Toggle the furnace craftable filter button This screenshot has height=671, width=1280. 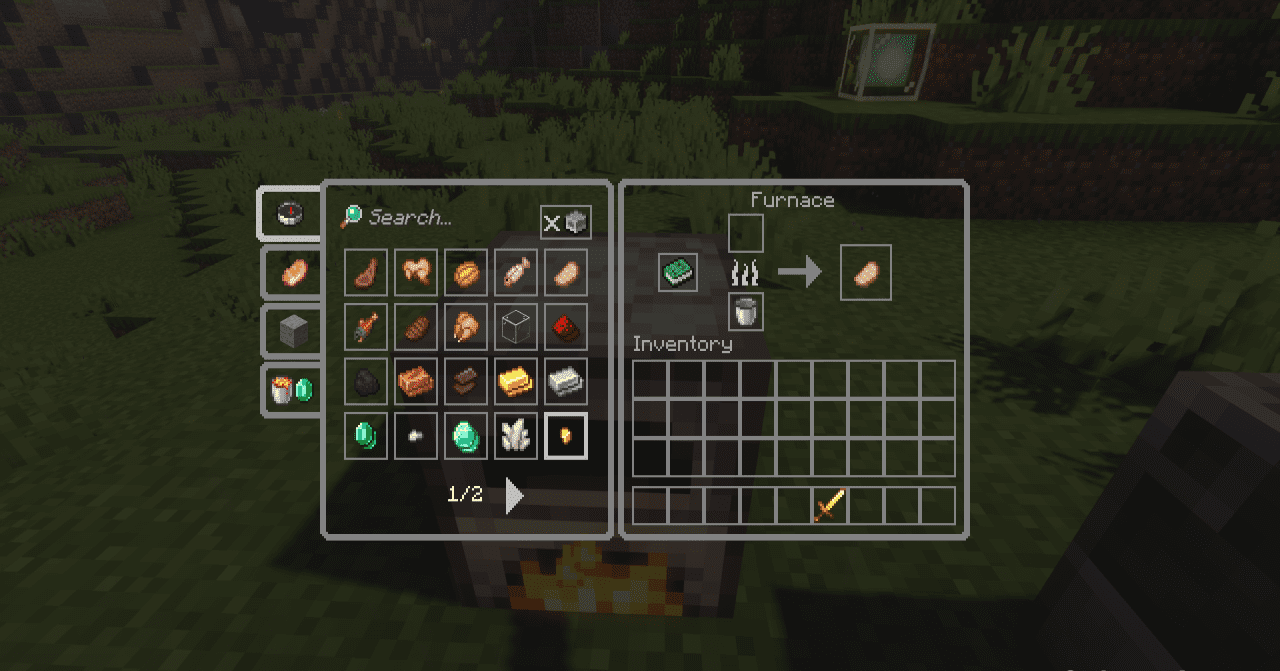pyautogui.click(x=566, y=223)
